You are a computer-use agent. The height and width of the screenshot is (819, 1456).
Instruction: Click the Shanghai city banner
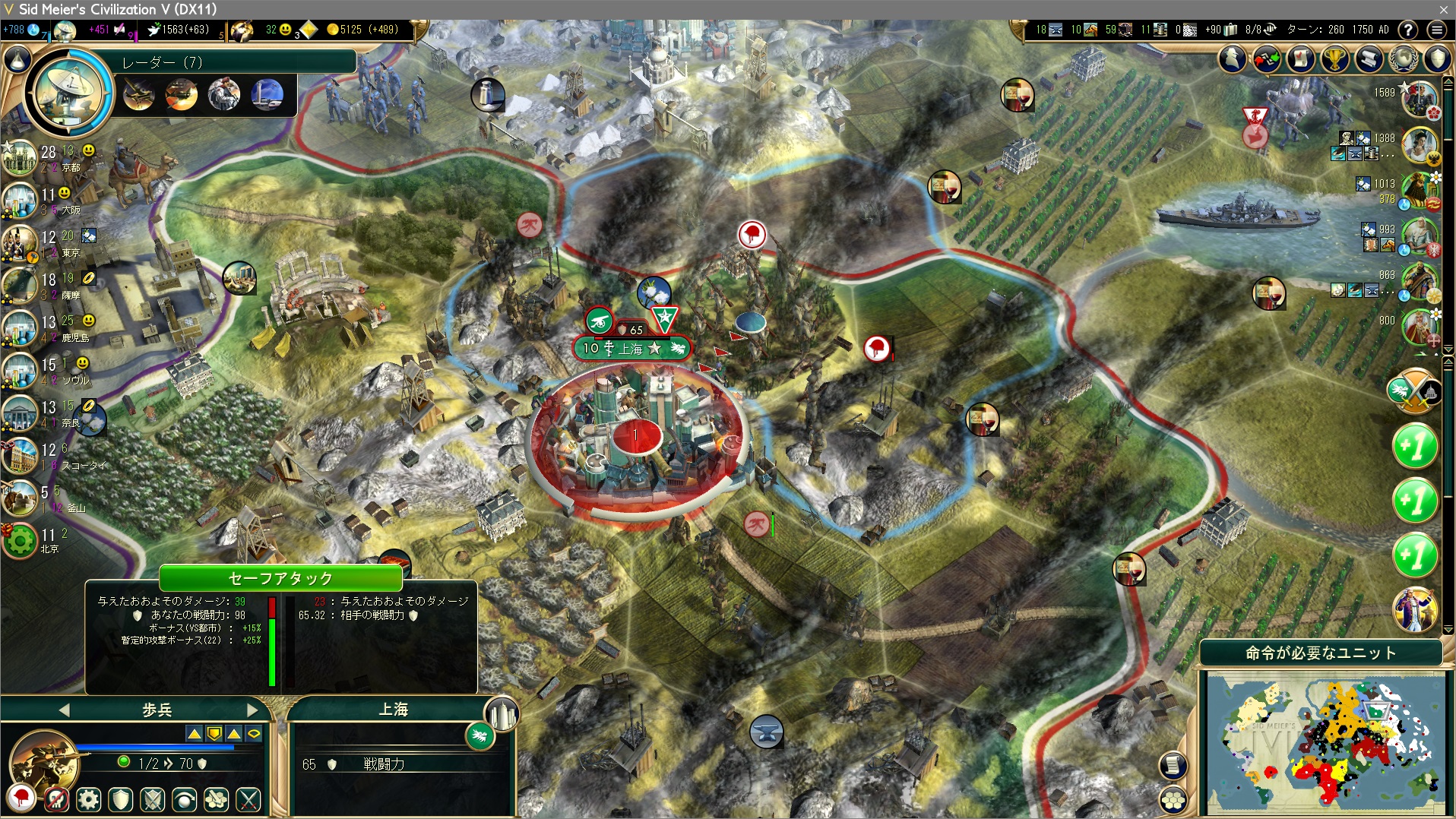coord(632,349)
